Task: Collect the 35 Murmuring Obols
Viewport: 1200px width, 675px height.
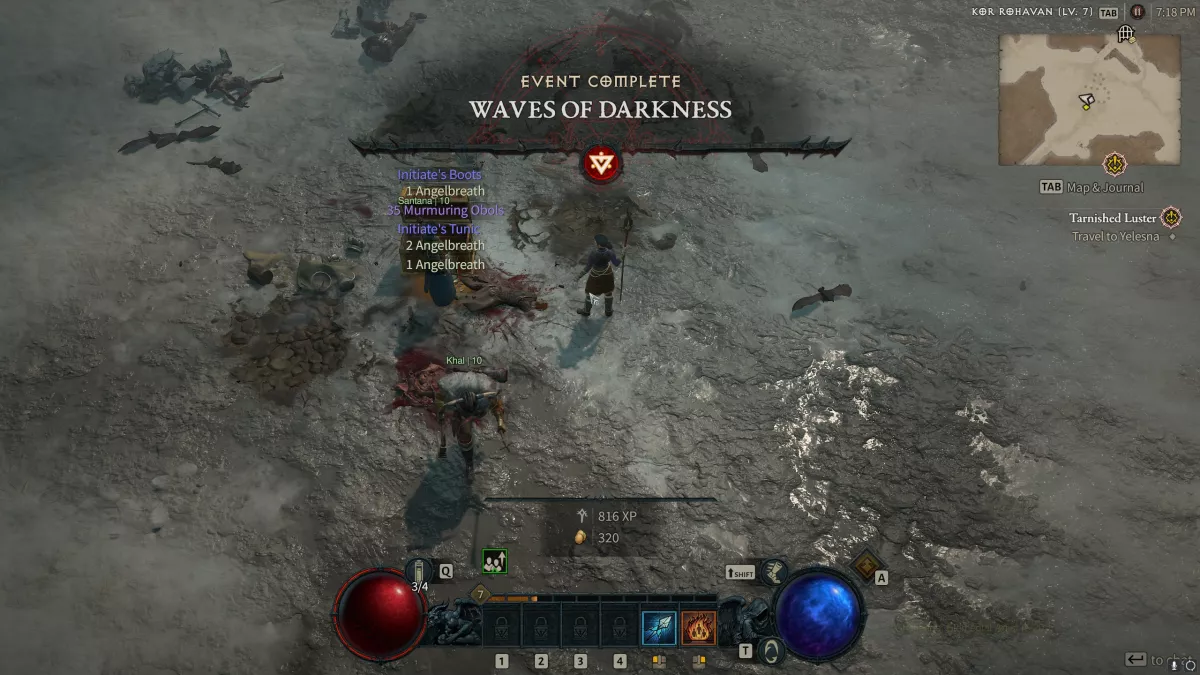Action: click(x=445, y=211)
